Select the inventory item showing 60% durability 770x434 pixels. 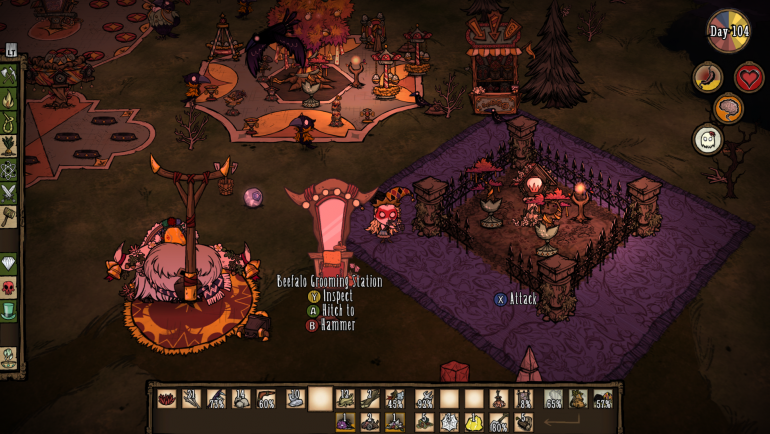[x=266, y=399]
